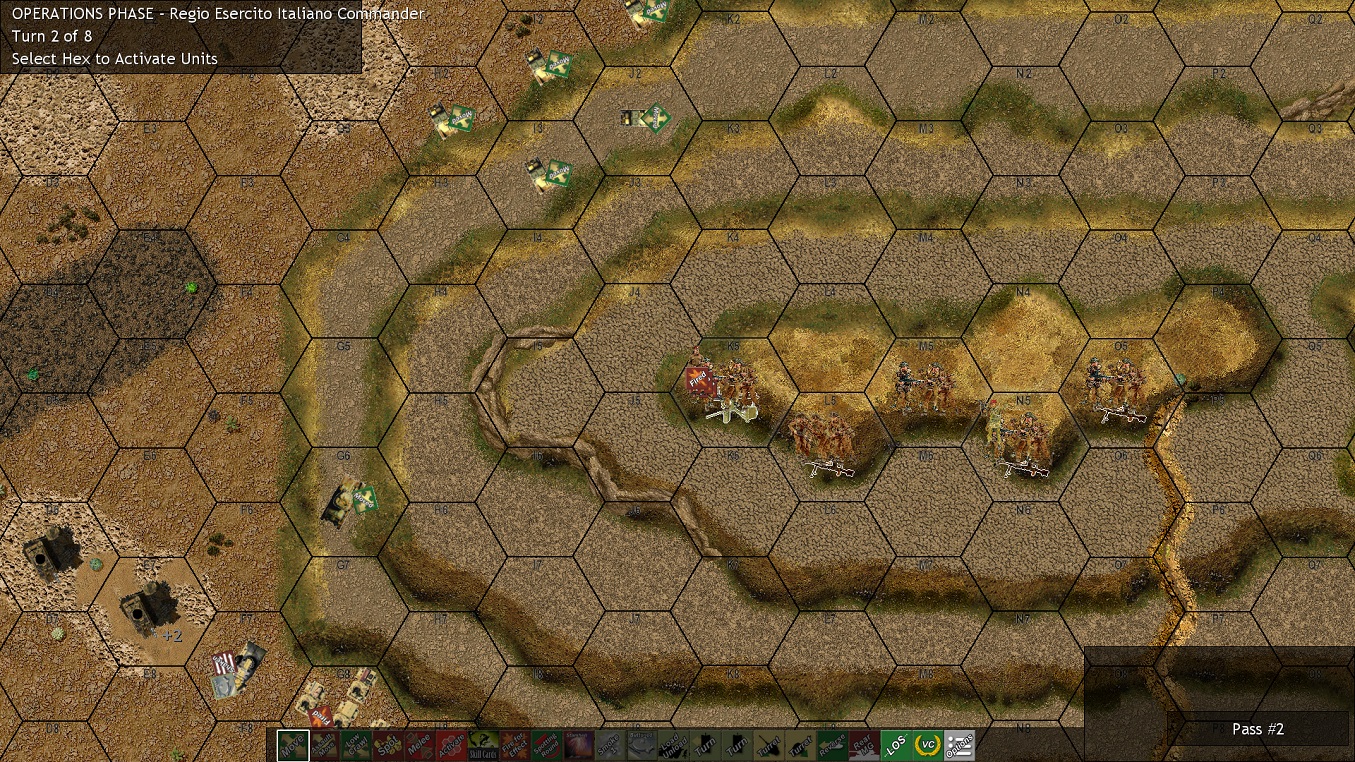Click the Melee attack icon
1355x762 pixels.
pos(419,746)
